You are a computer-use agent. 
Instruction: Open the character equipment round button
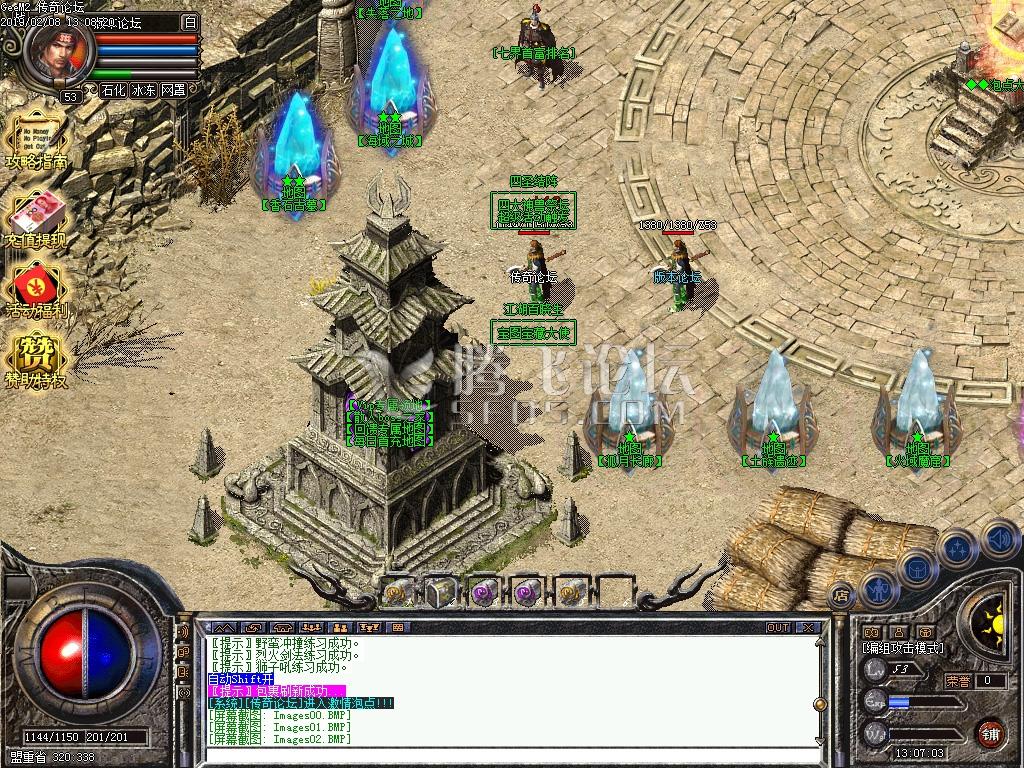click(878, 589)
